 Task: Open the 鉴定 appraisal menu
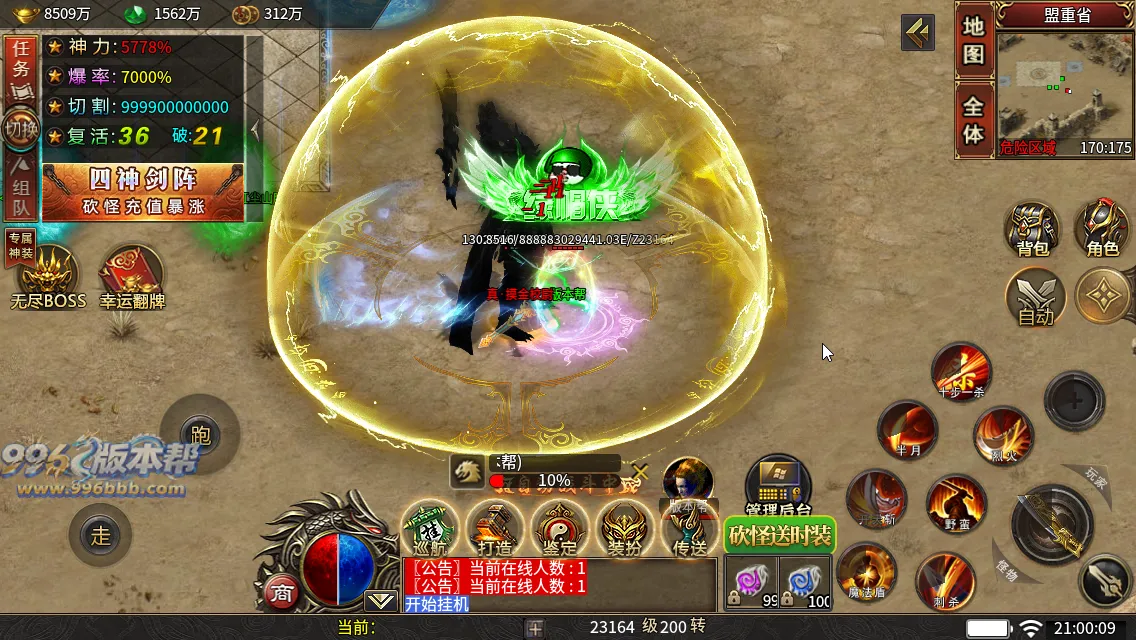pos(560,529)
